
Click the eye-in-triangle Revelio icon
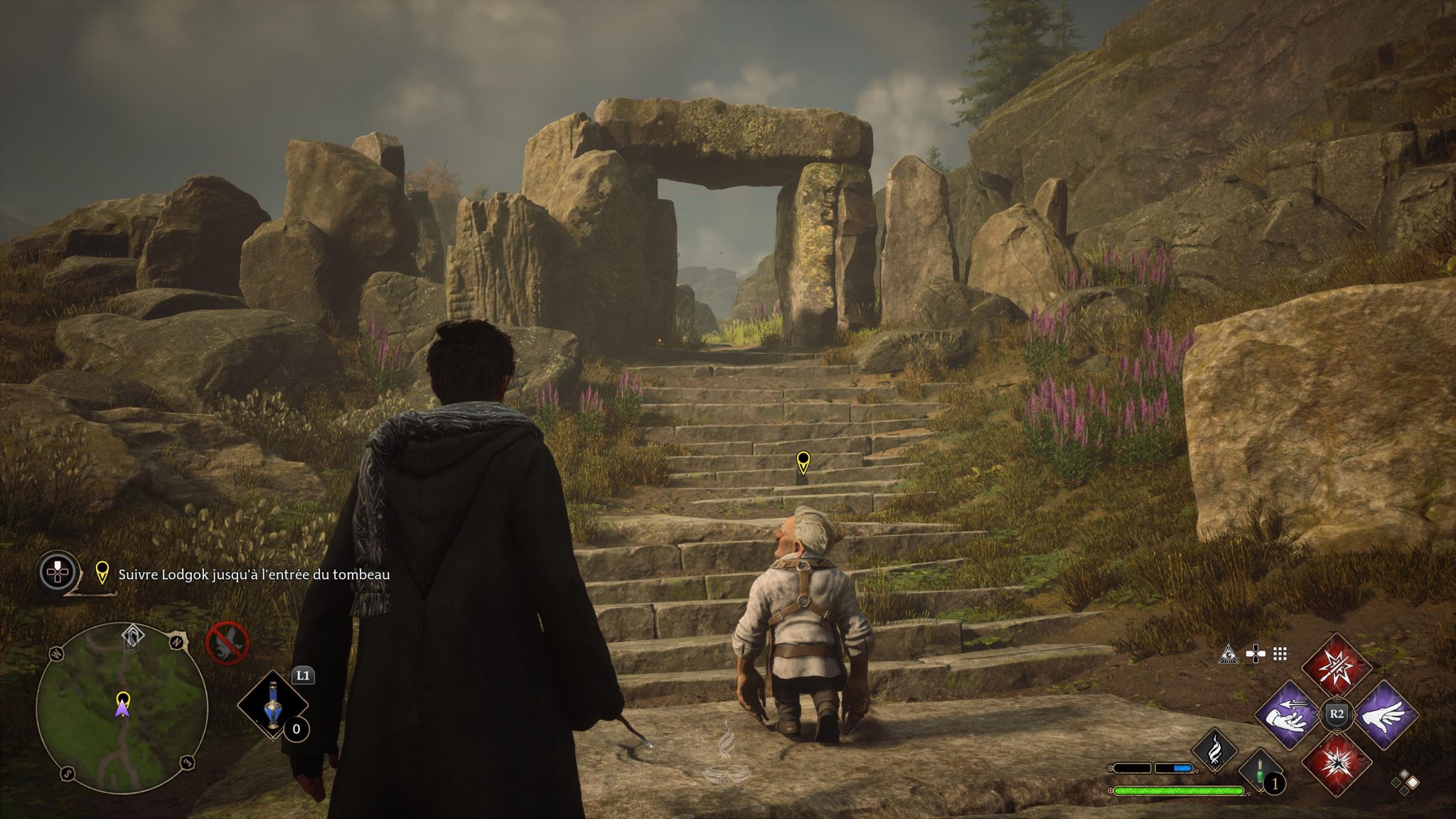click(1228, 654)
